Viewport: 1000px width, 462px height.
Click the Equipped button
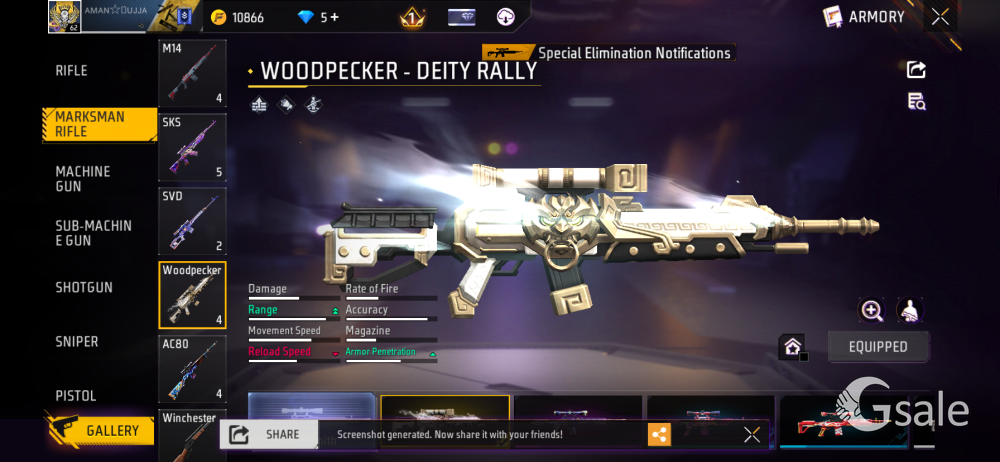(878, 347)
